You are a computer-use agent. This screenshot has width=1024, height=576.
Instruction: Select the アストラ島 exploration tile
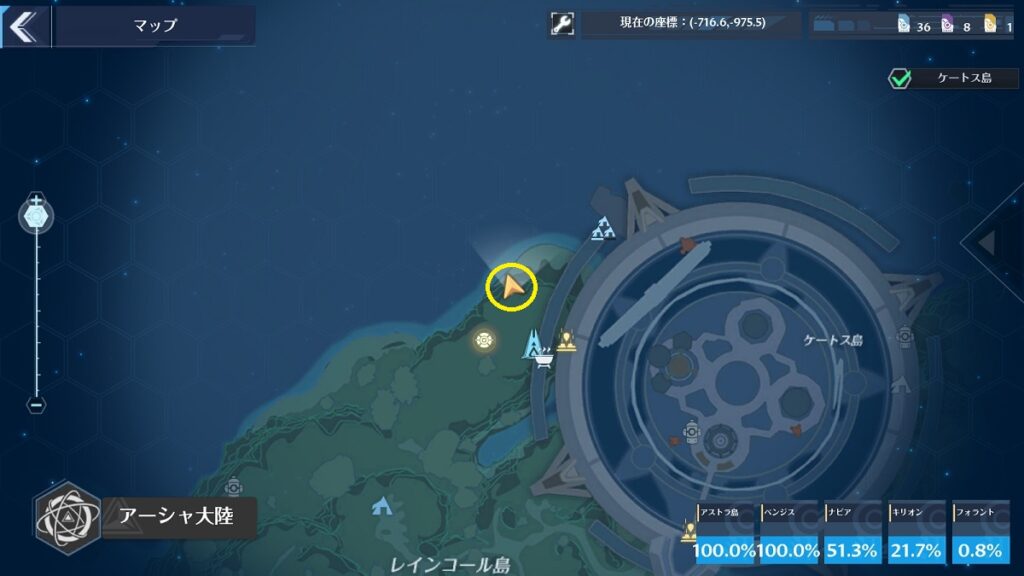click(x=727, y=535)
